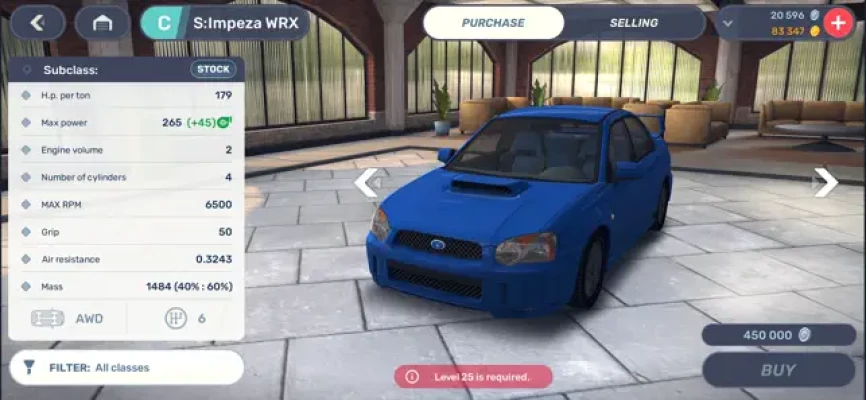The image size is (866, 400).
Task: Show the previous car with left arrow
Action: (366, 182)
